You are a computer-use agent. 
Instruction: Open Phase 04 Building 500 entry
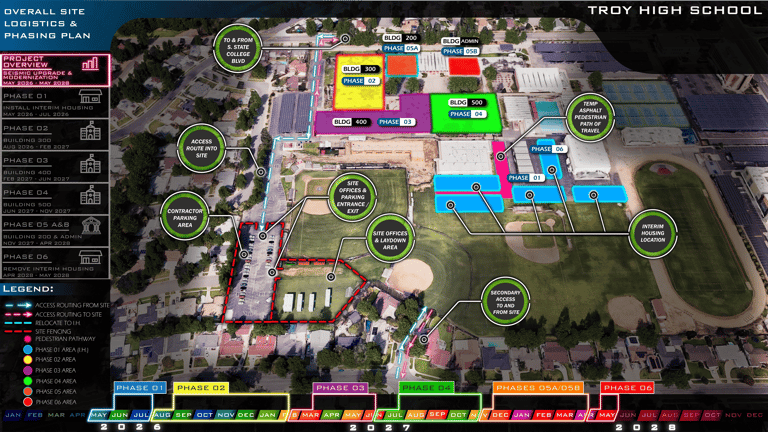click(x=55, y=197)
